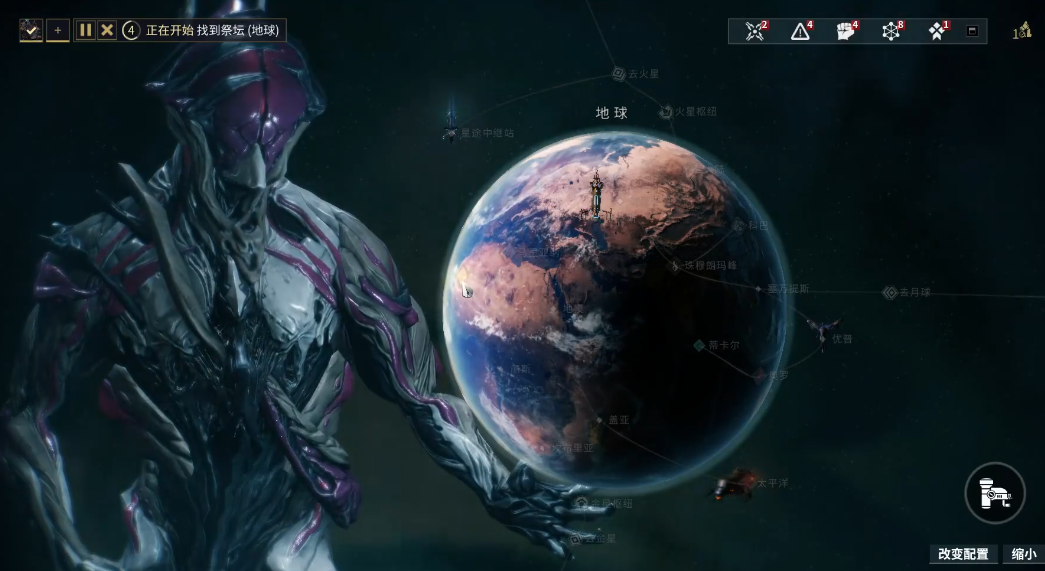This screenshot has height=571, width=1045.
Task: Click the checkmark squad status icon
Action: (x=31, y=30)
